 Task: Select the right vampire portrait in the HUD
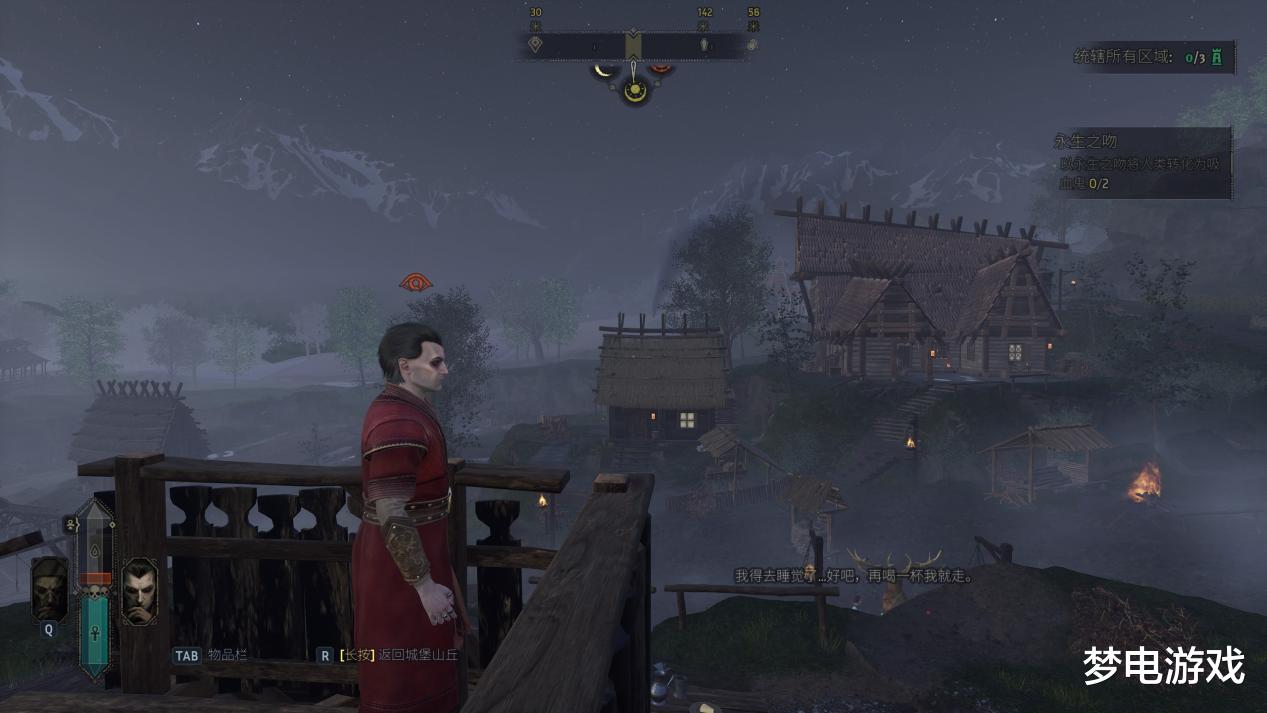pos(139,590)
